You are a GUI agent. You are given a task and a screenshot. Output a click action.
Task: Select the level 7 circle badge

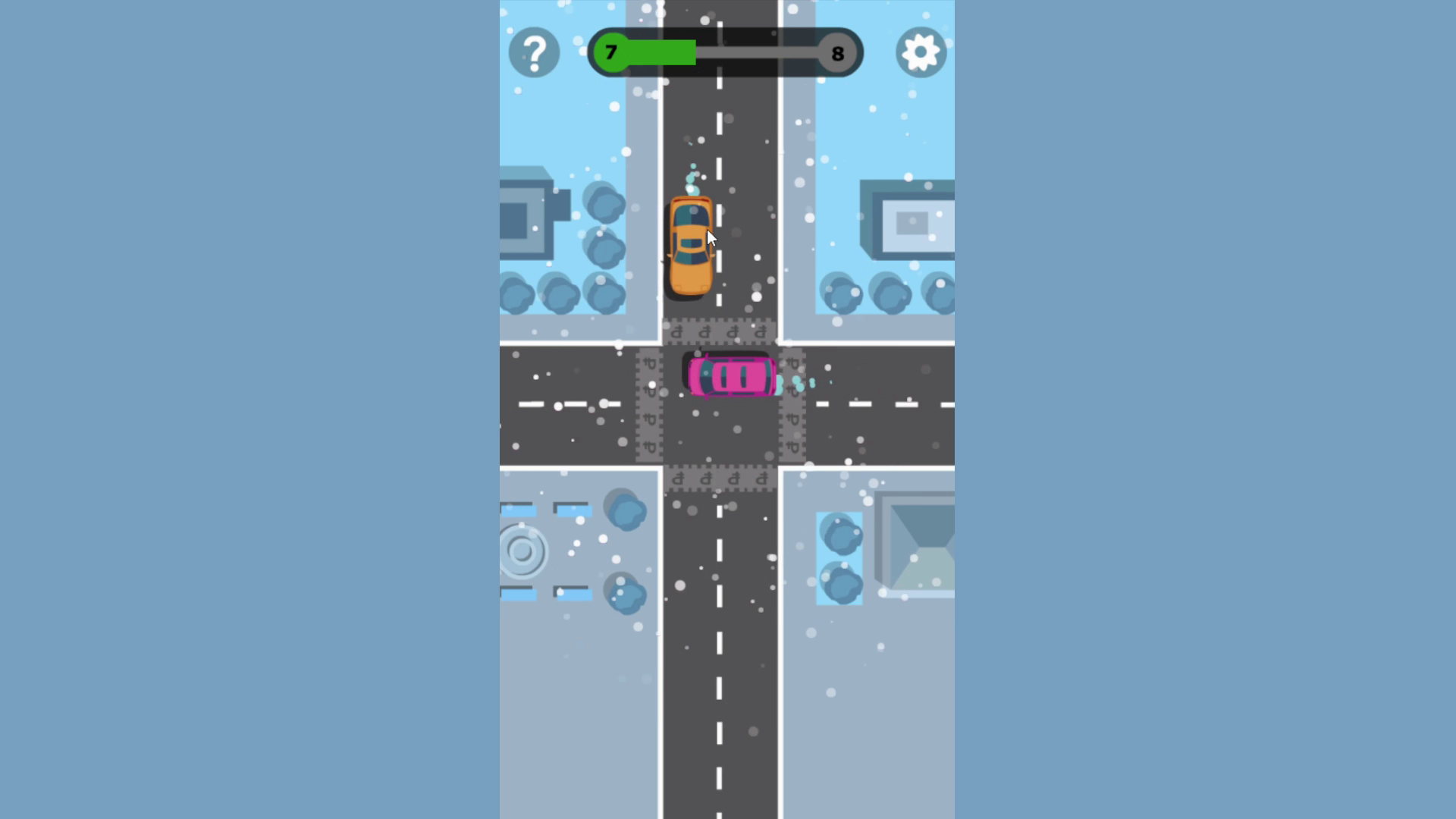(x=611, y=52)
